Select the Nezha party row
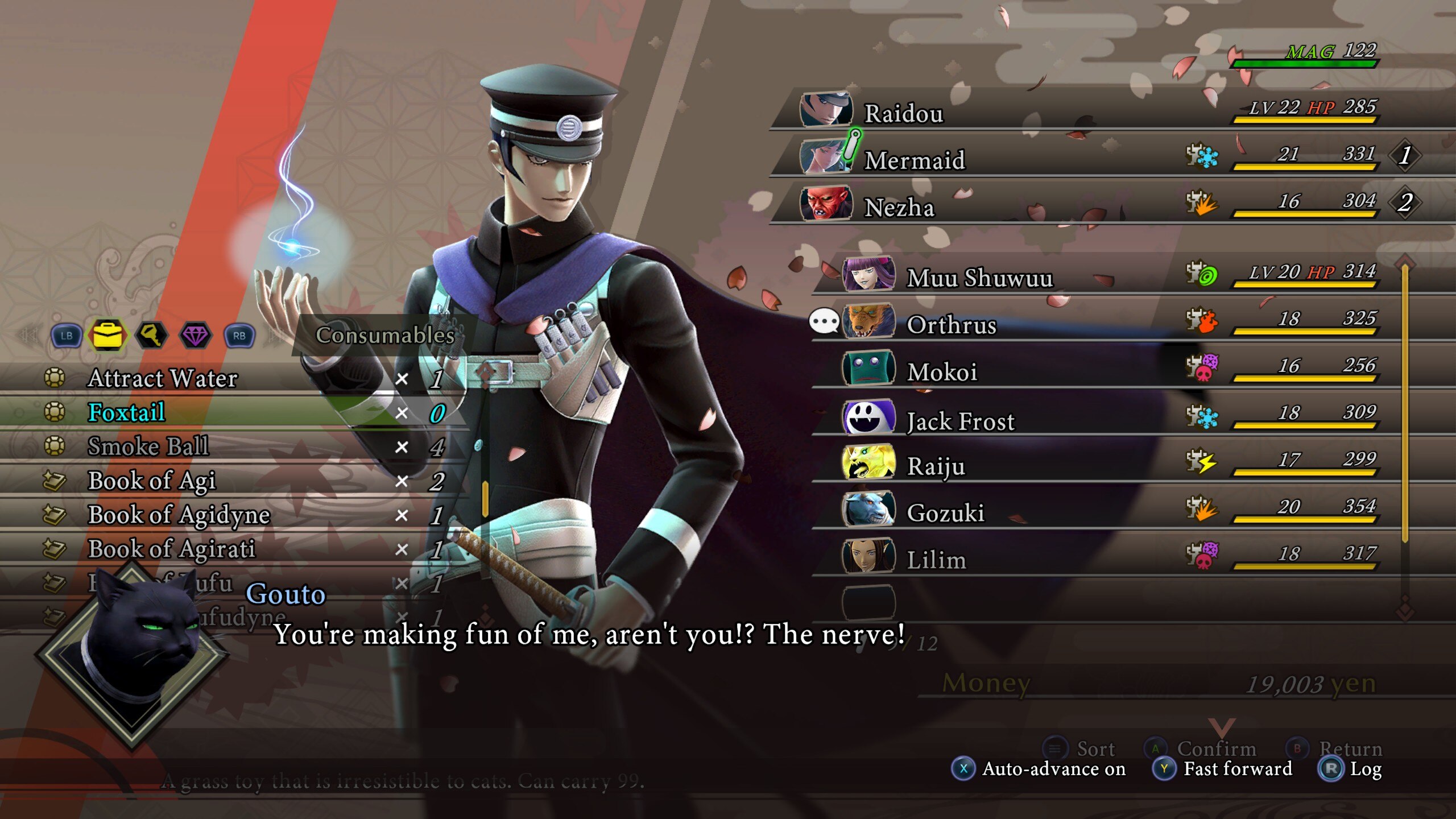 [x=899, y=208]
